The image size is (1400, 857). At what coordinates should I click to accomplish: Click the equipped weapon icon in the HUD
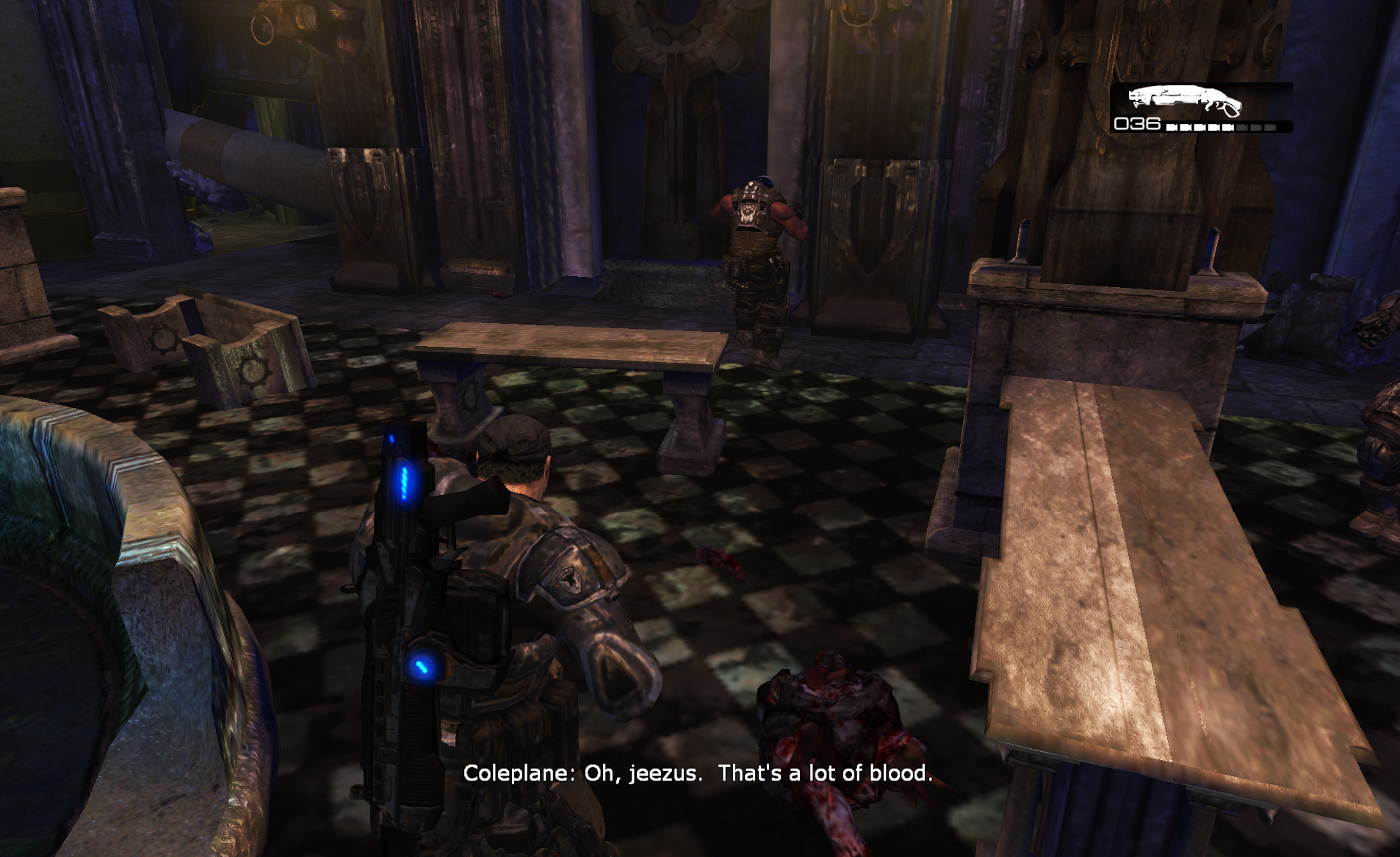pos(1184,101)
